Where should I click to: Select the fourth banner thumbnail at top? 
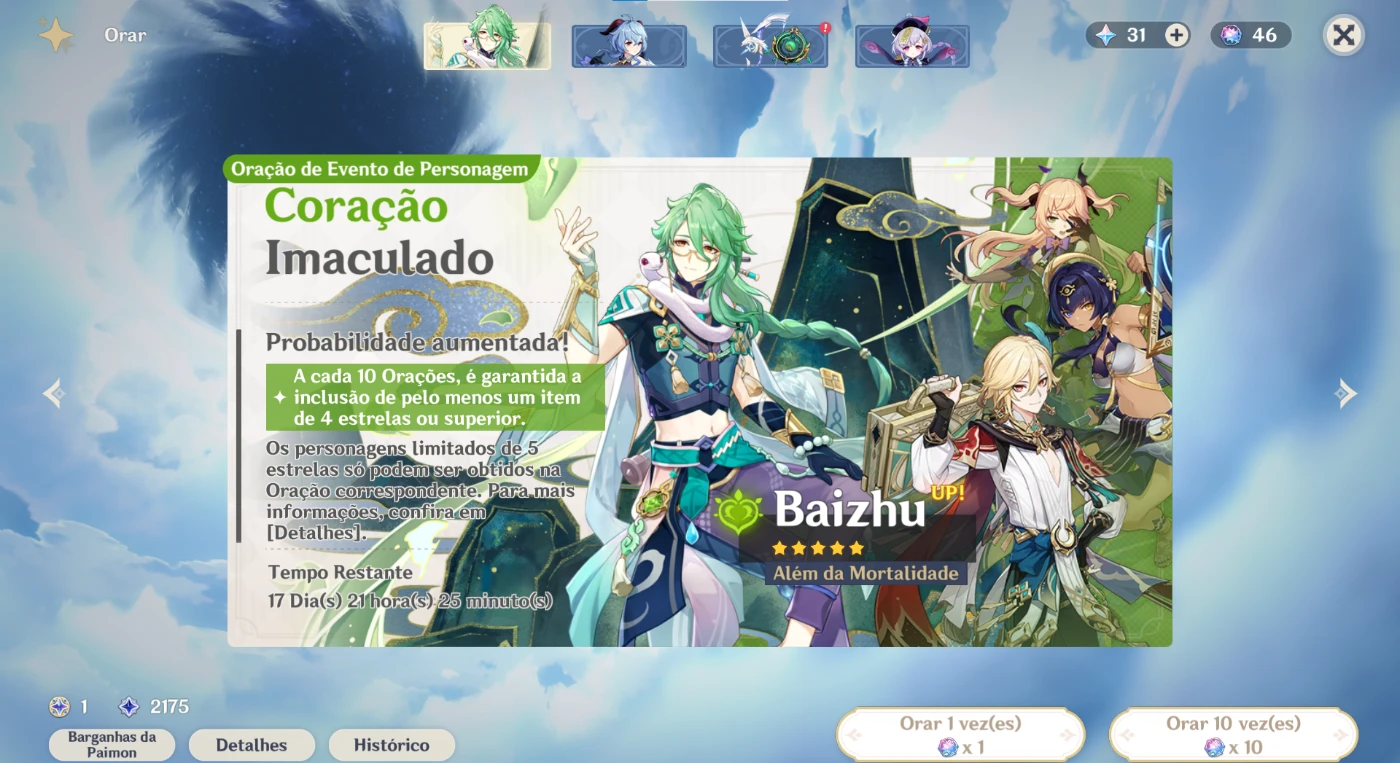coord(912,44)
